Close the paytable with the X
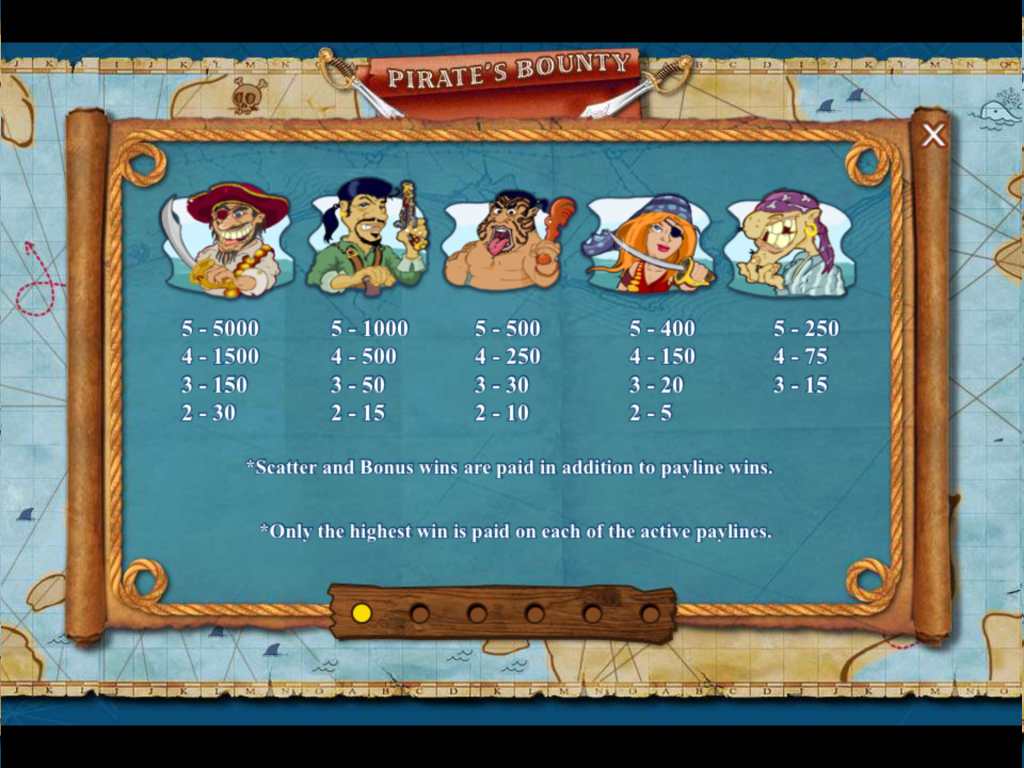 tap(933, 136)
